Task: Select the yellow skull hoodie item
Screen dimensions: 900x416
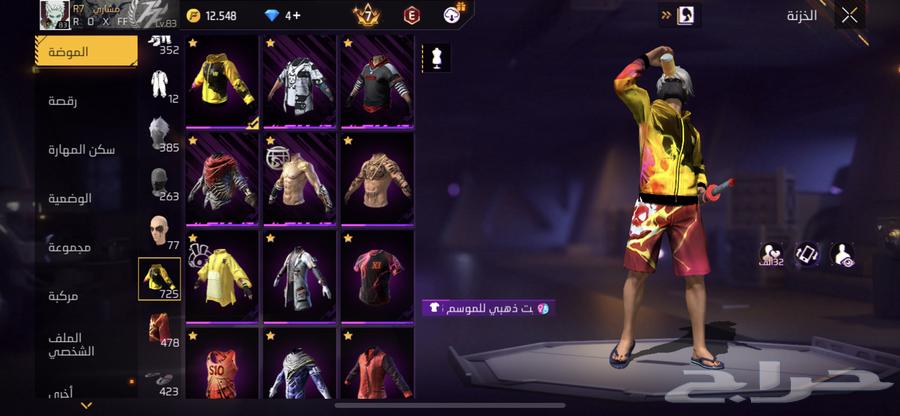Action: pos(223,81)
